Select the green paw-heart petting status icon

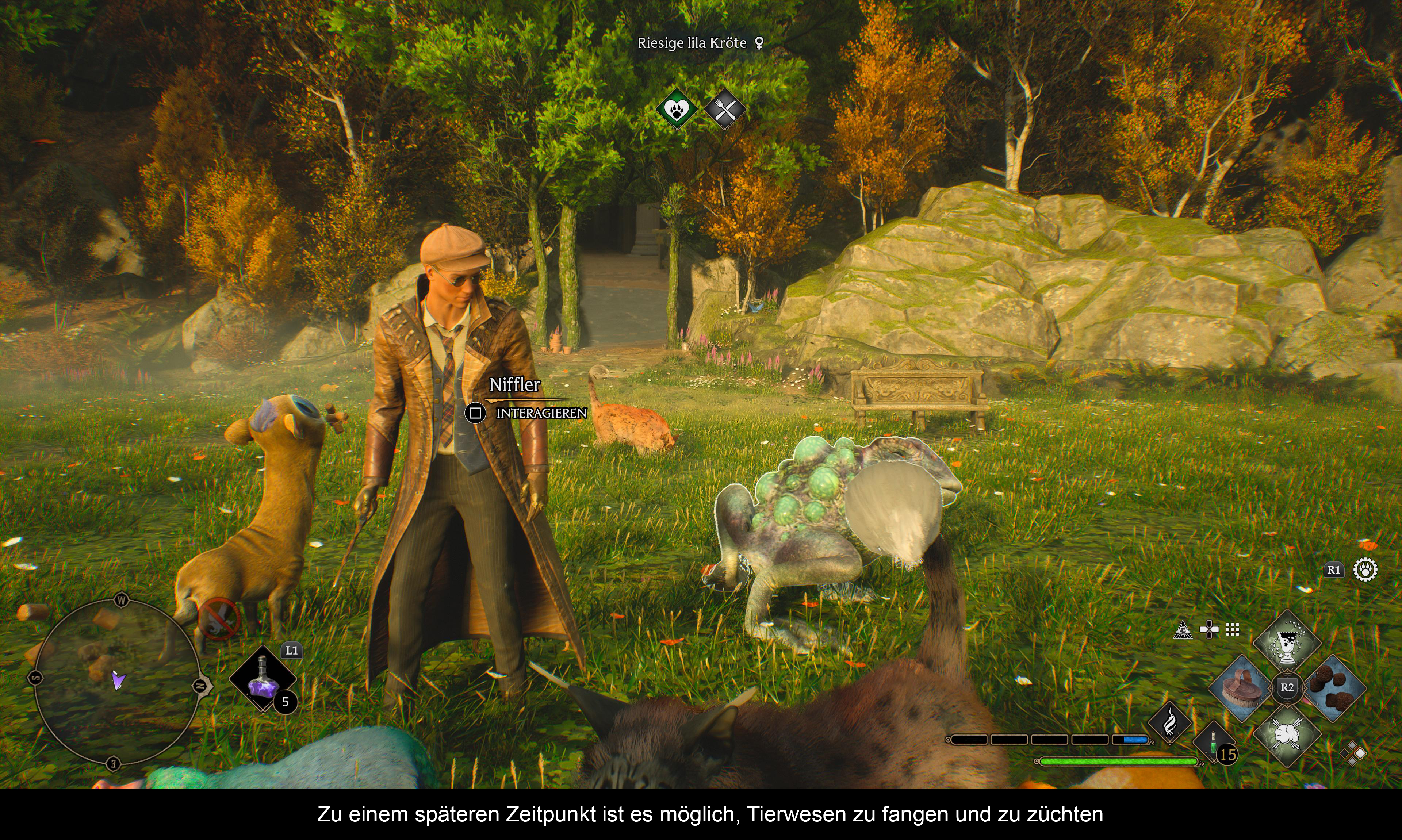click(677, 109)
